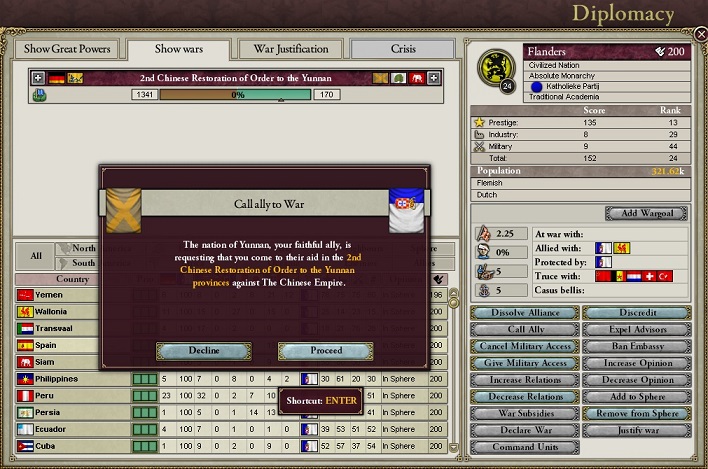Click the Add Wargoal button
This screenshot has width=708, height=469.
(646, 213)
